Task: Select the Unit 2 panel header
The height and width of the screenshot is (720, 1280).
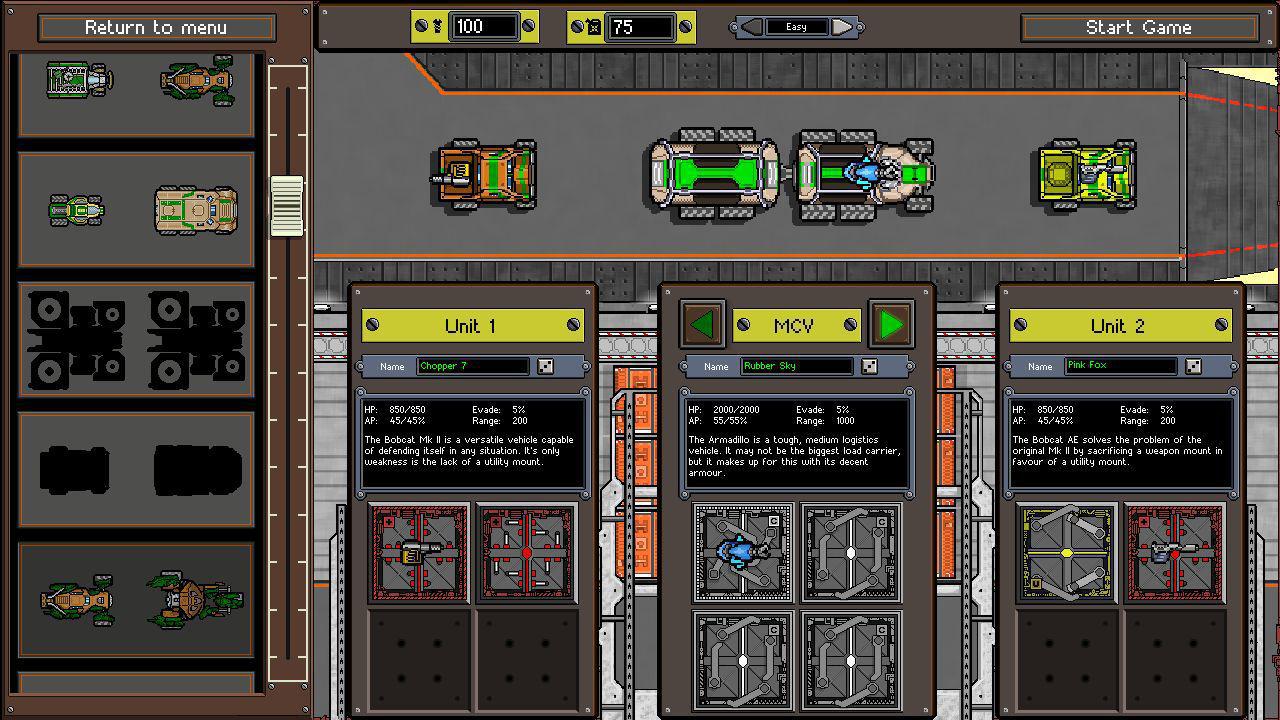Action: 1120,325
